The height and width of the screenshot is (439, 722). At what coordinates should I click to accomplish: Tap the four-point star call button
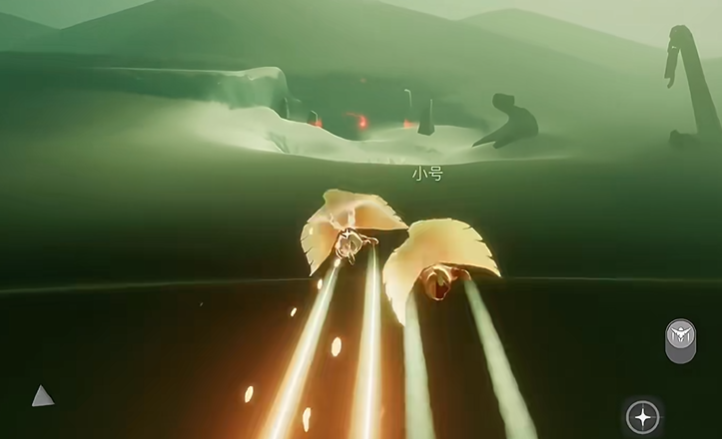(642, 416)
